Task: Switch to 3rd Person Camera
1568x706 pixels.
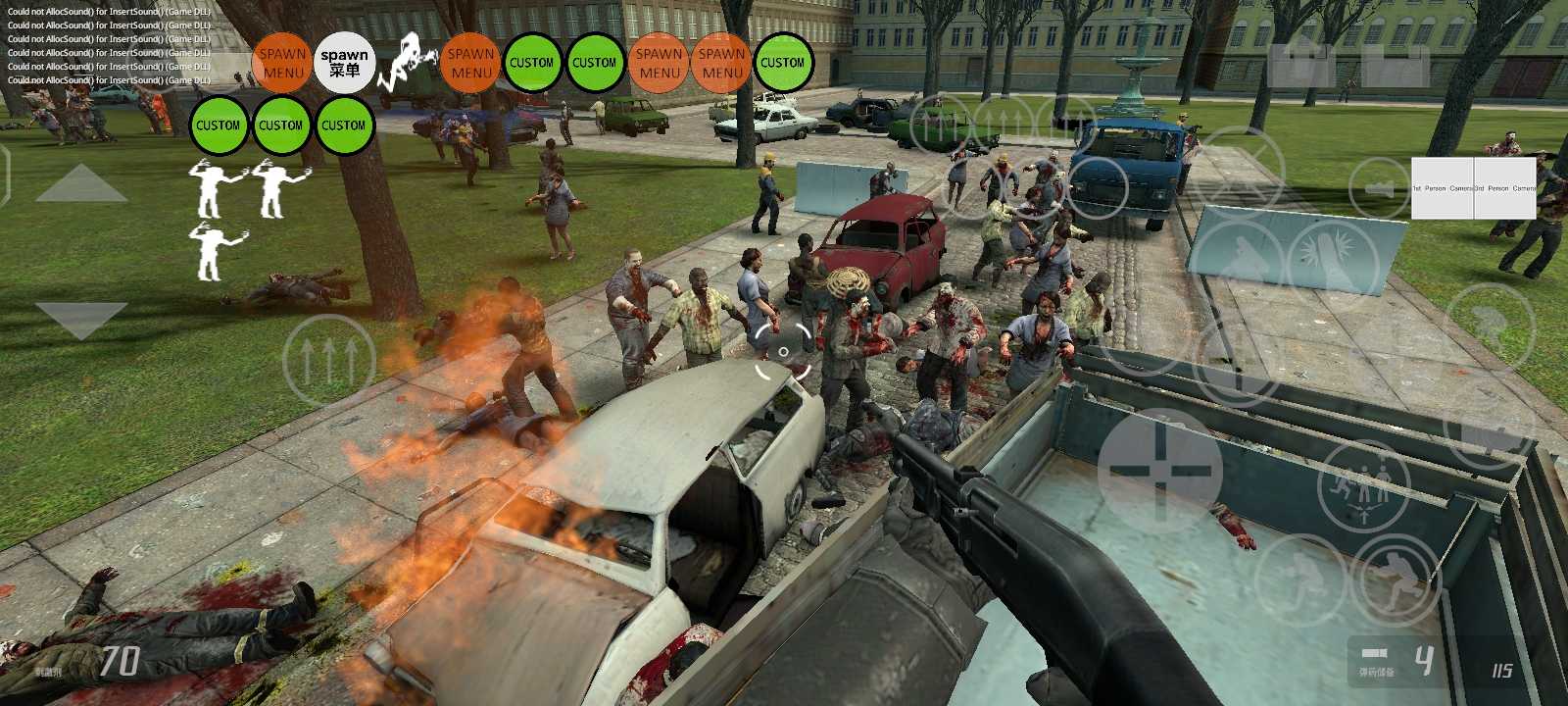Action: (1505, 188)
